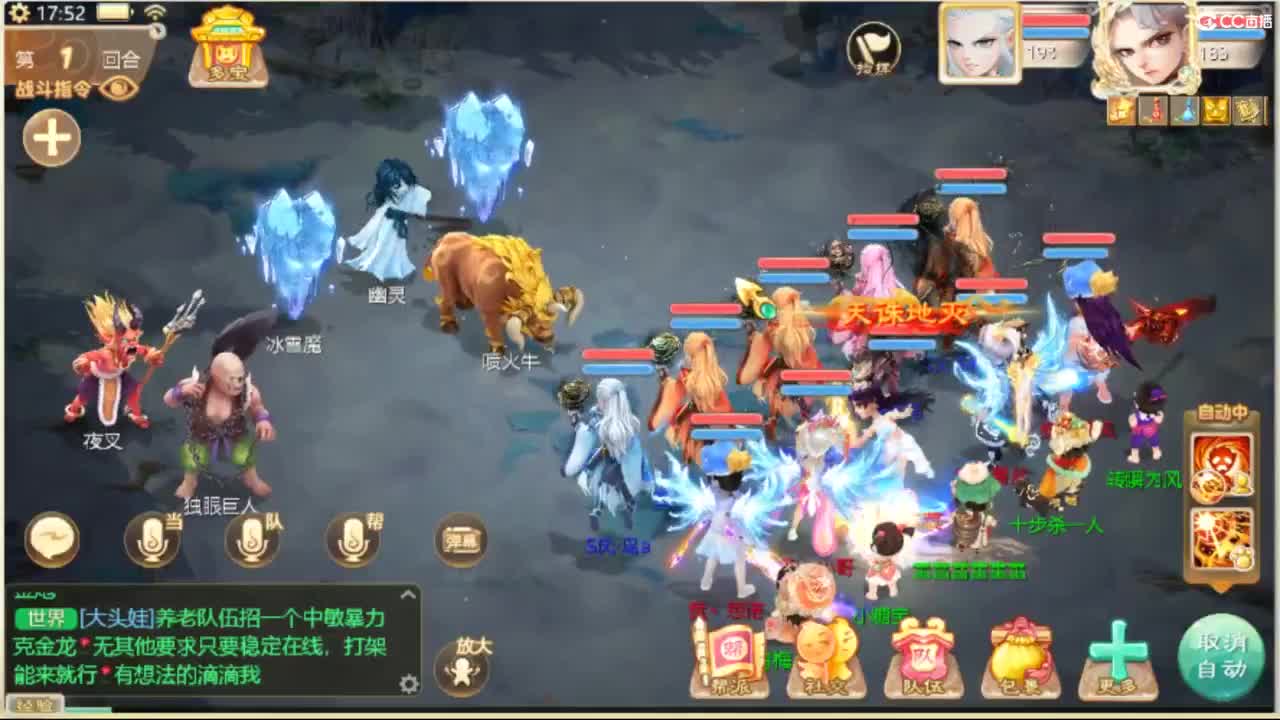Toggle the 战斗指令 eye visibility
This screenshot has height=720, width=1280.
tap(118, 87)
